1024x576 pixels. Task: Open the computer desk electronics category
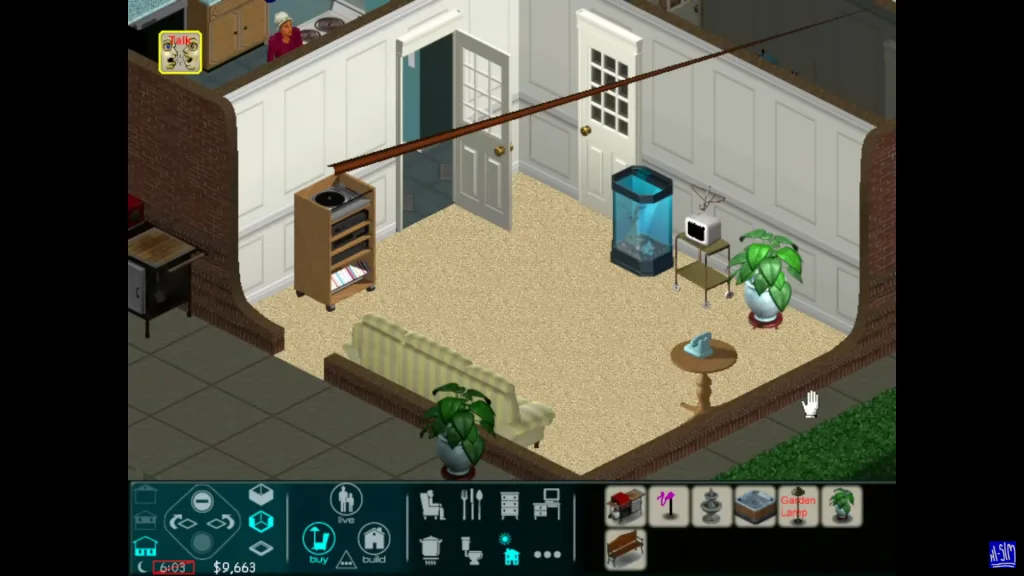pos(547,505)
